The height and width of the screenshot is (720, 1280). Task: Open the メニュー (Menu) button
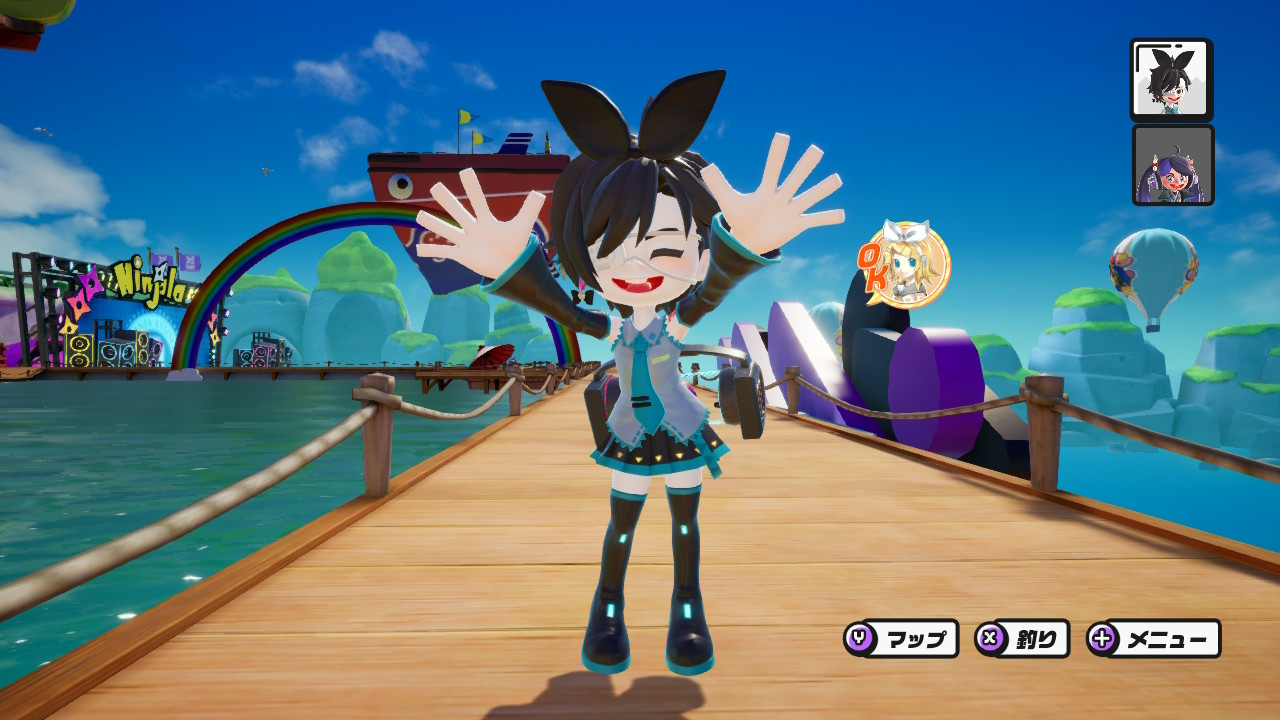click(1154, 638)
